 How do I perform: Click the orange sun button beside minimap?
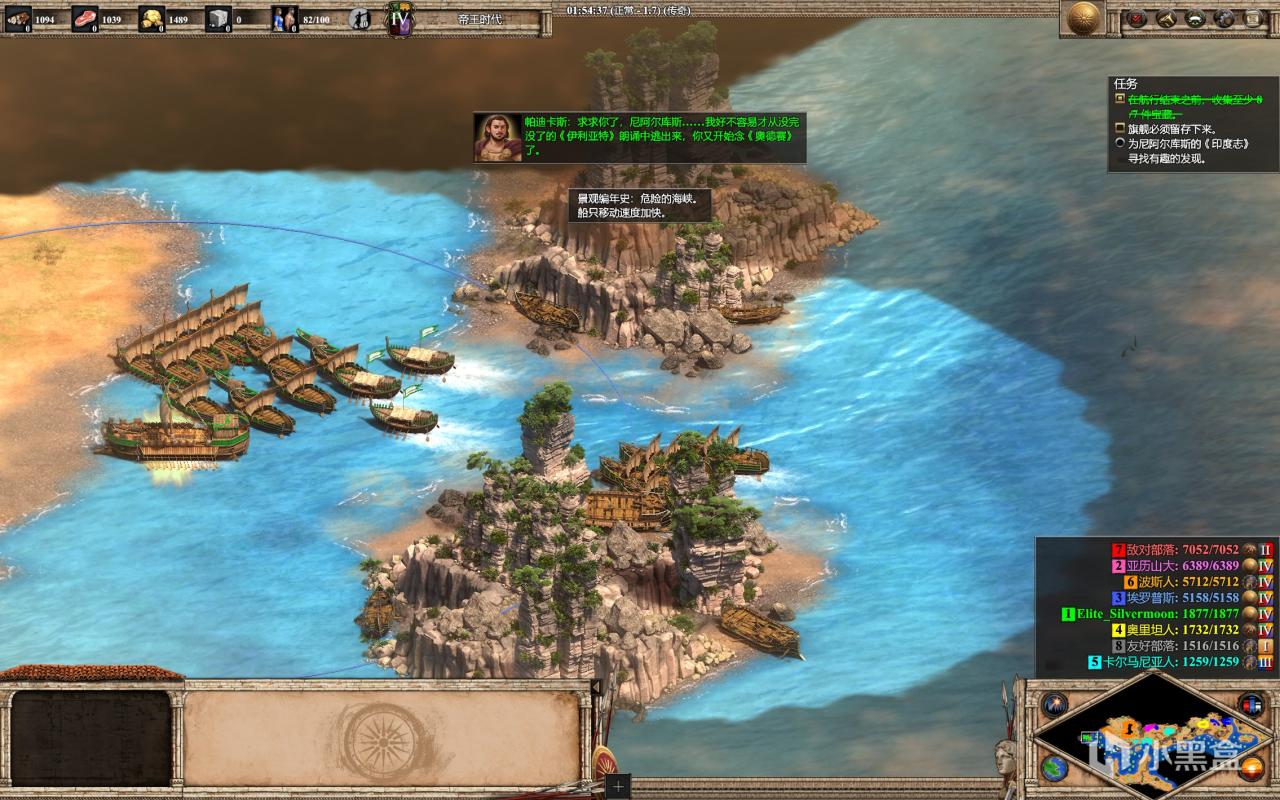(x=1252, y=769)
